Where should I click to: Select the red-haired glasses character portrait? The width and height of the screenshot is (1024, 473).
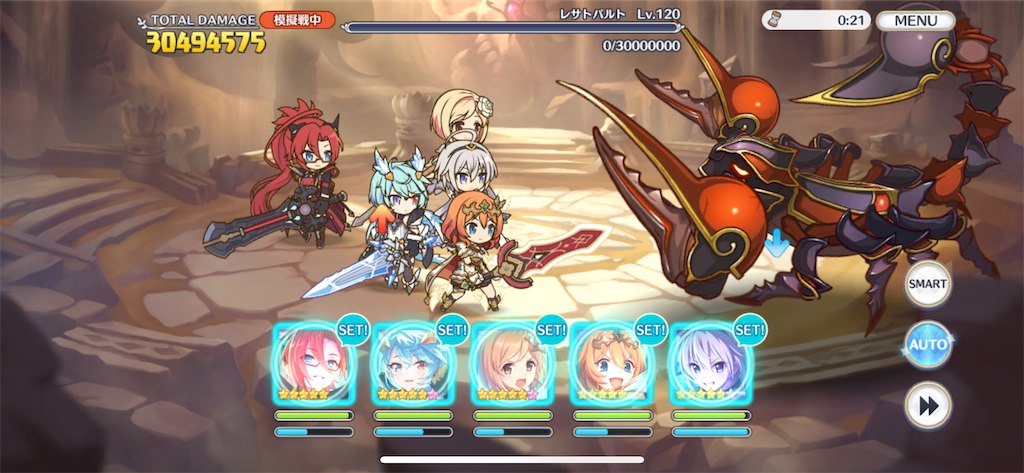tap(313, 363)
